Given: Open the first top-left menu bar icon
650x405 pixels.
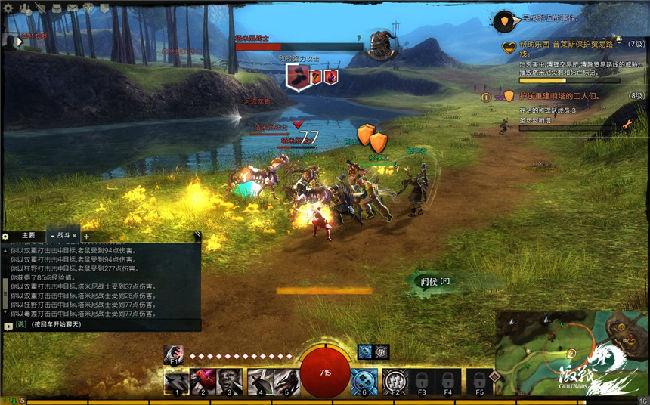Looking at the screenshot, I should (x=6, y=7).
